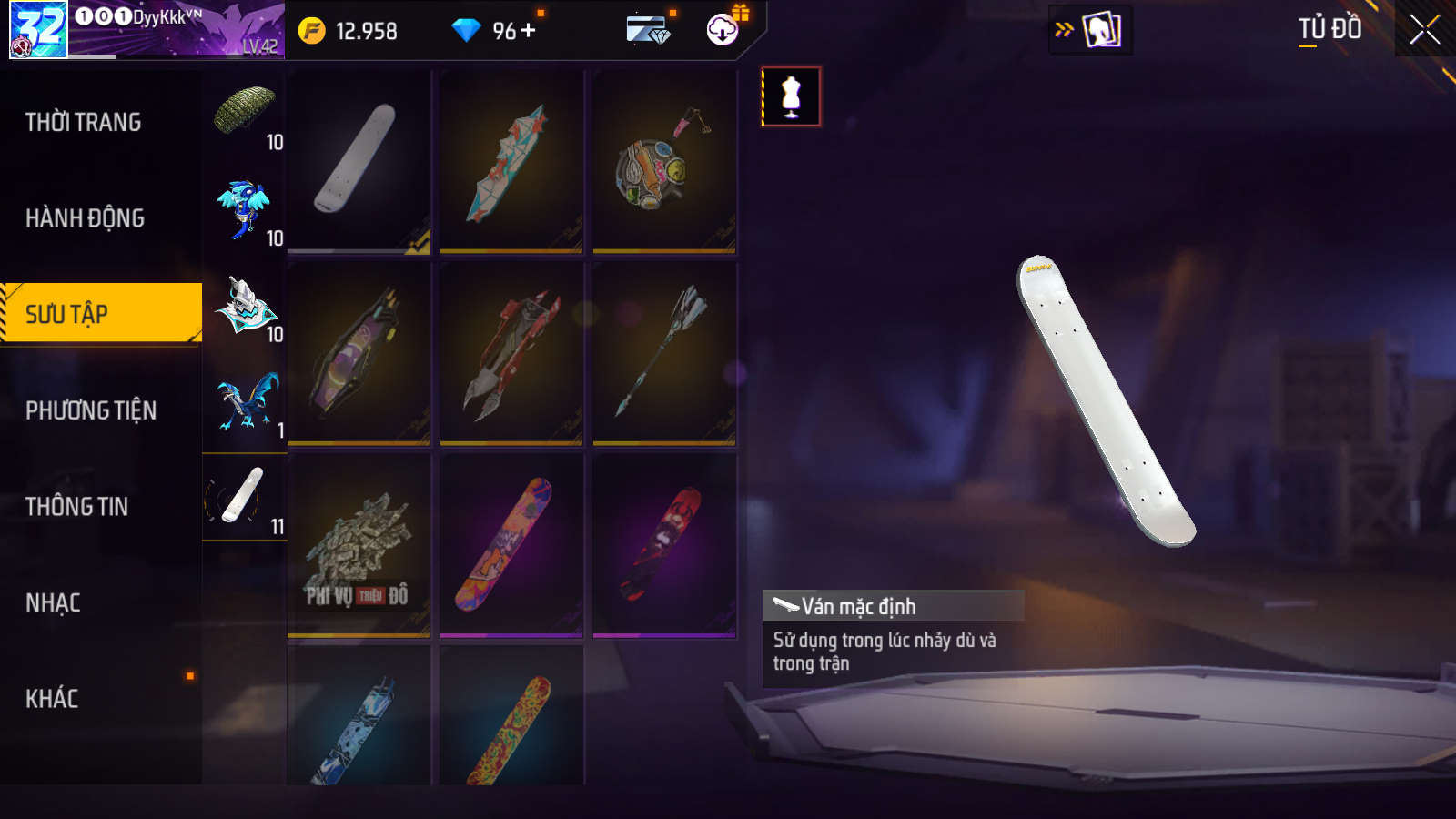Select the Phi Vụ Triệu Đô item
Screen dimensions: 1456x819
[359, 544]
